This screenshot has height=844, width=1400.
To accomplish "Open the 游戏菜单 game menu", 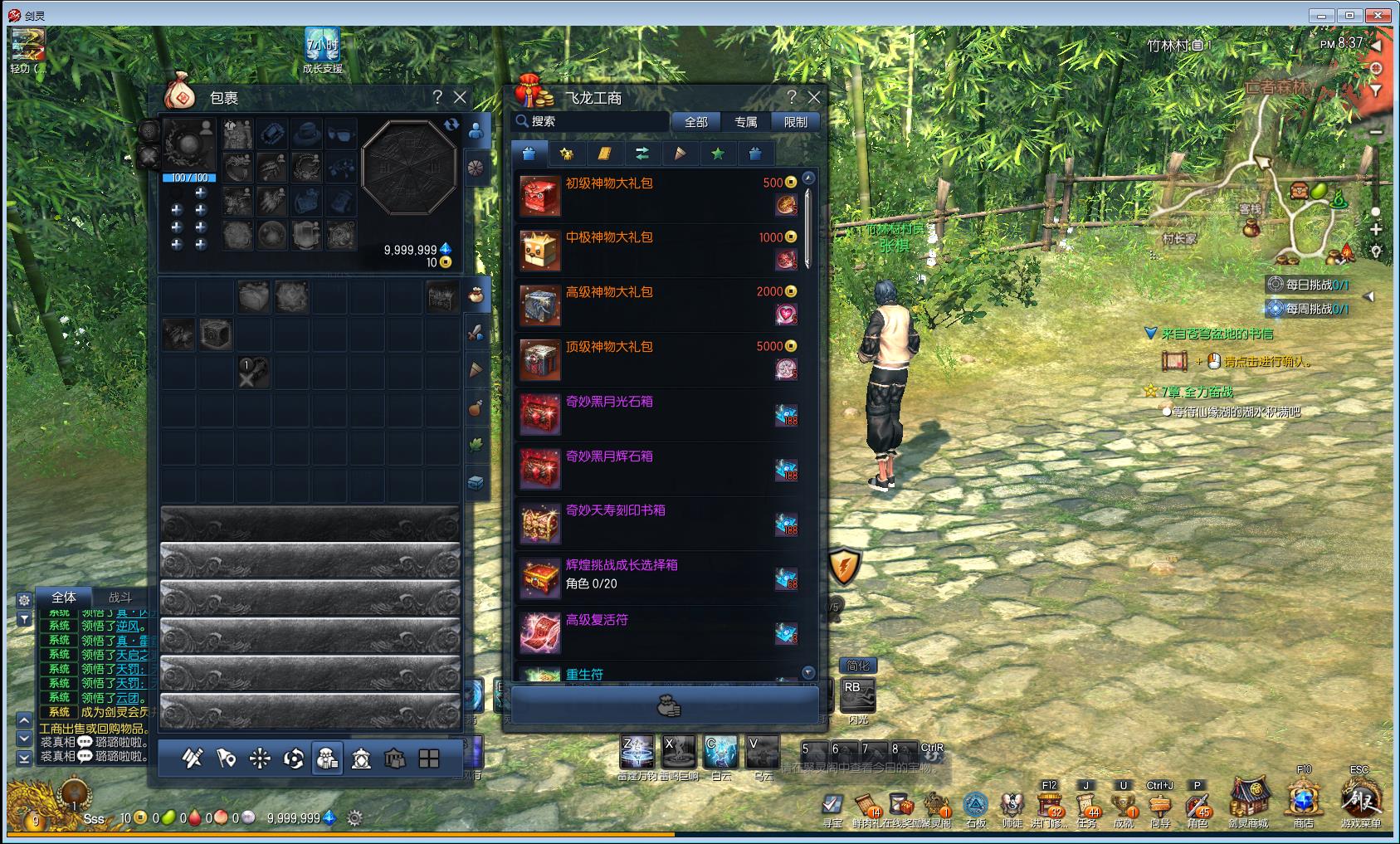I will pyautogui.click(x=1361, y=801).
